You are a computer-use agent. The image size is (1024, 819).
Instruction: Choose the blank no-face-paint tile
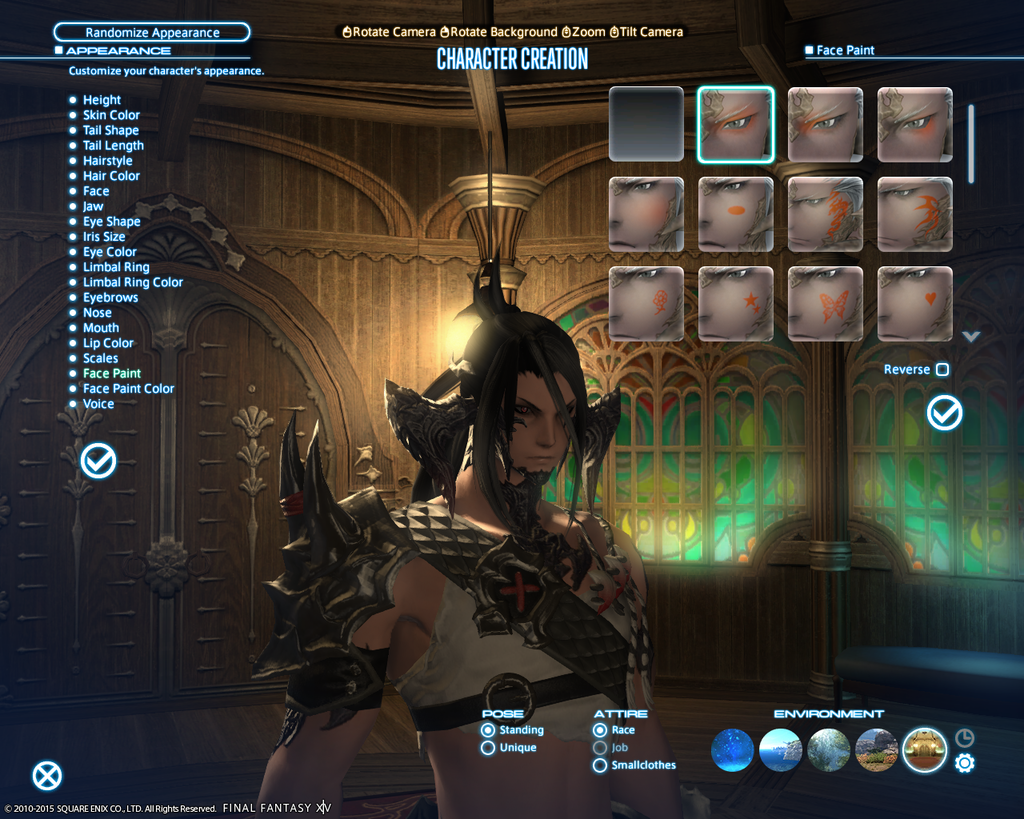point(646,124)
